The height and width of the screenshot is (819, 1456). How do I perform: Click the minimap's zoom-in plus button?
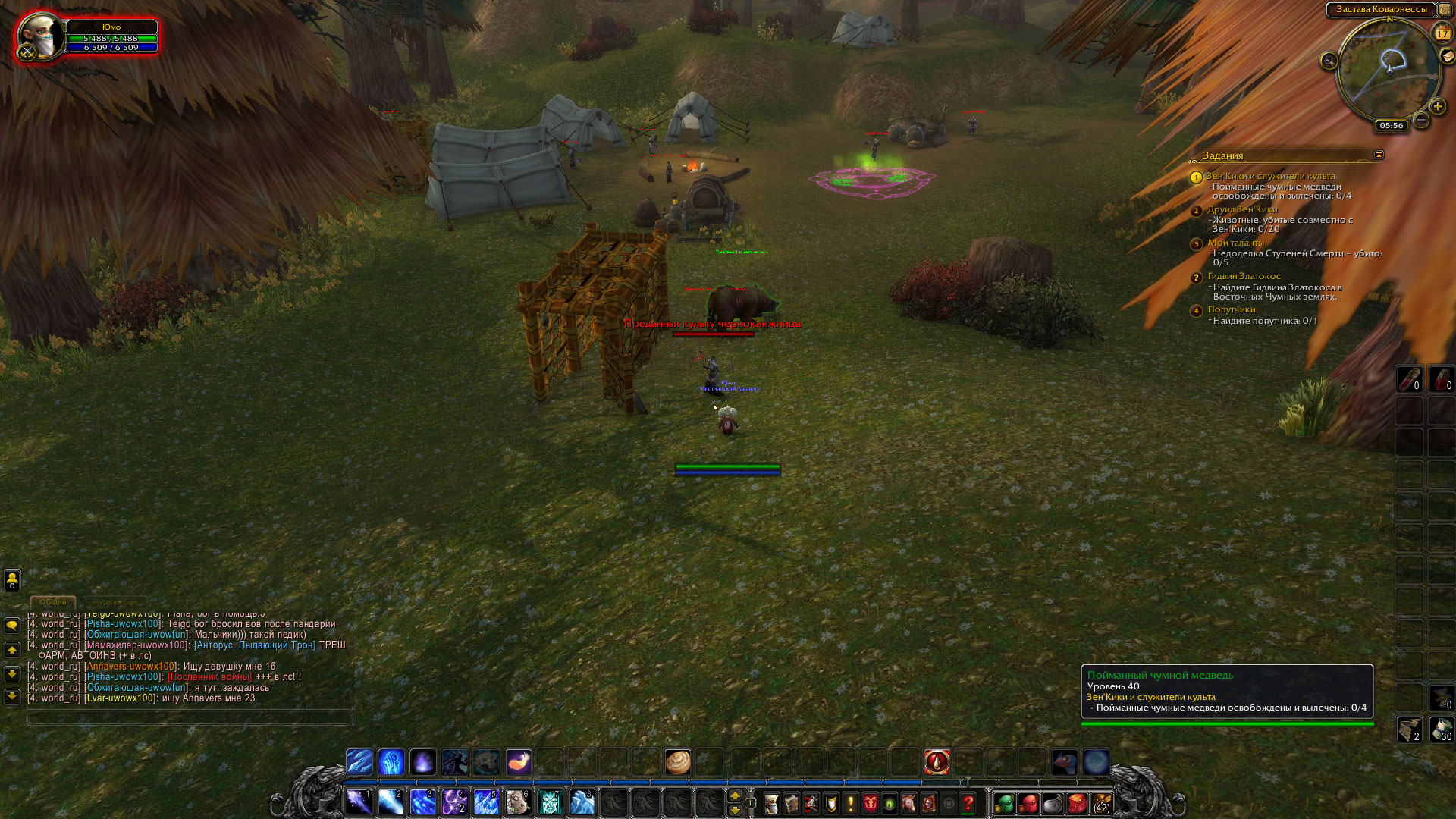coord(1437,107)
